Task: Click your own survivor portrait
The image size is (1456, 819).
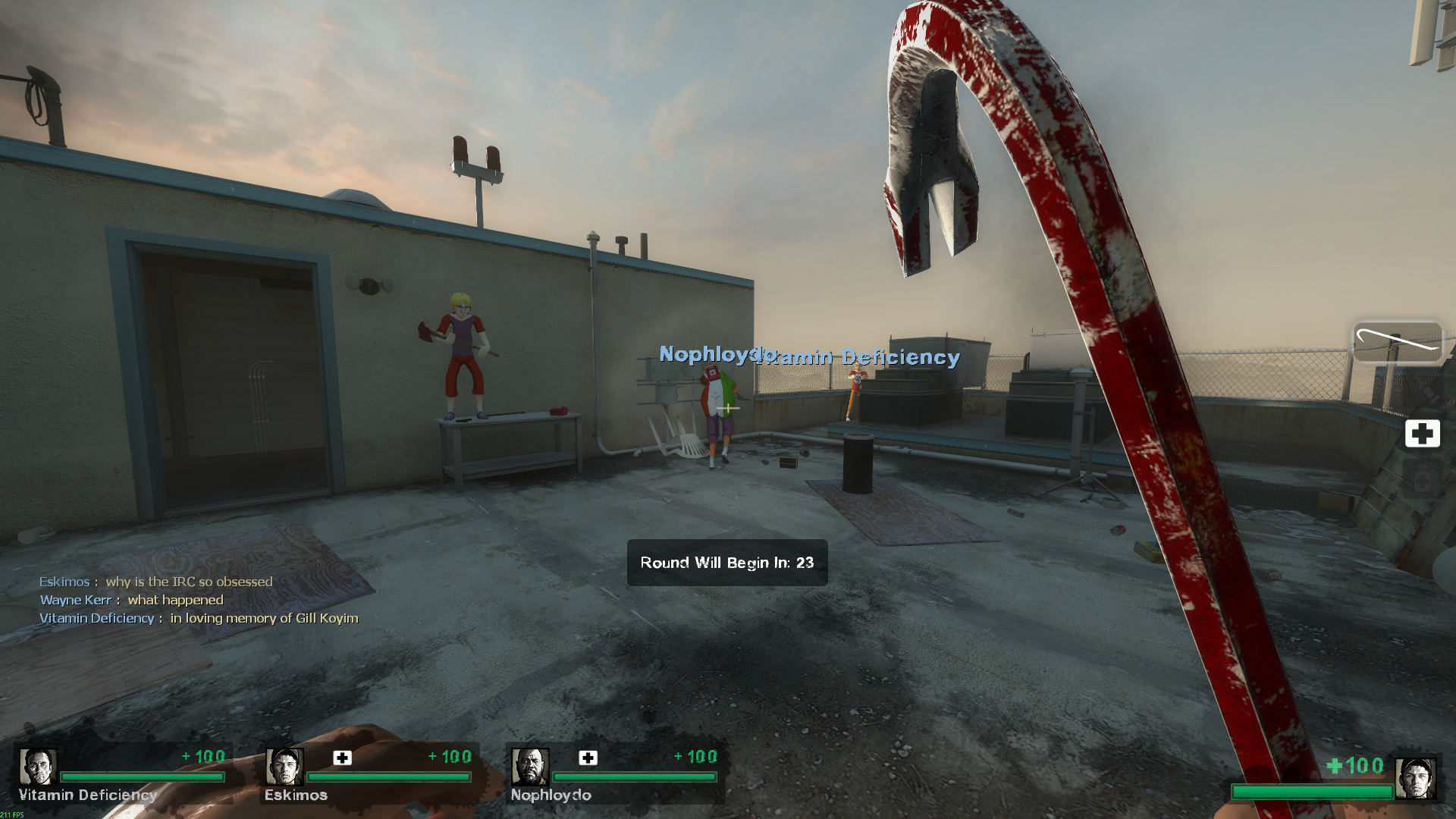Action: tap(1416, 778)
